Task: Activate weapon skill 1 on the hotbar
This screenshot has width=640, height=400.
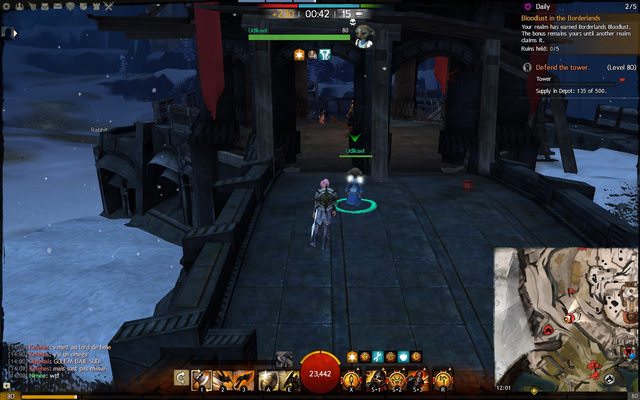Action: [x=200, y=380]
